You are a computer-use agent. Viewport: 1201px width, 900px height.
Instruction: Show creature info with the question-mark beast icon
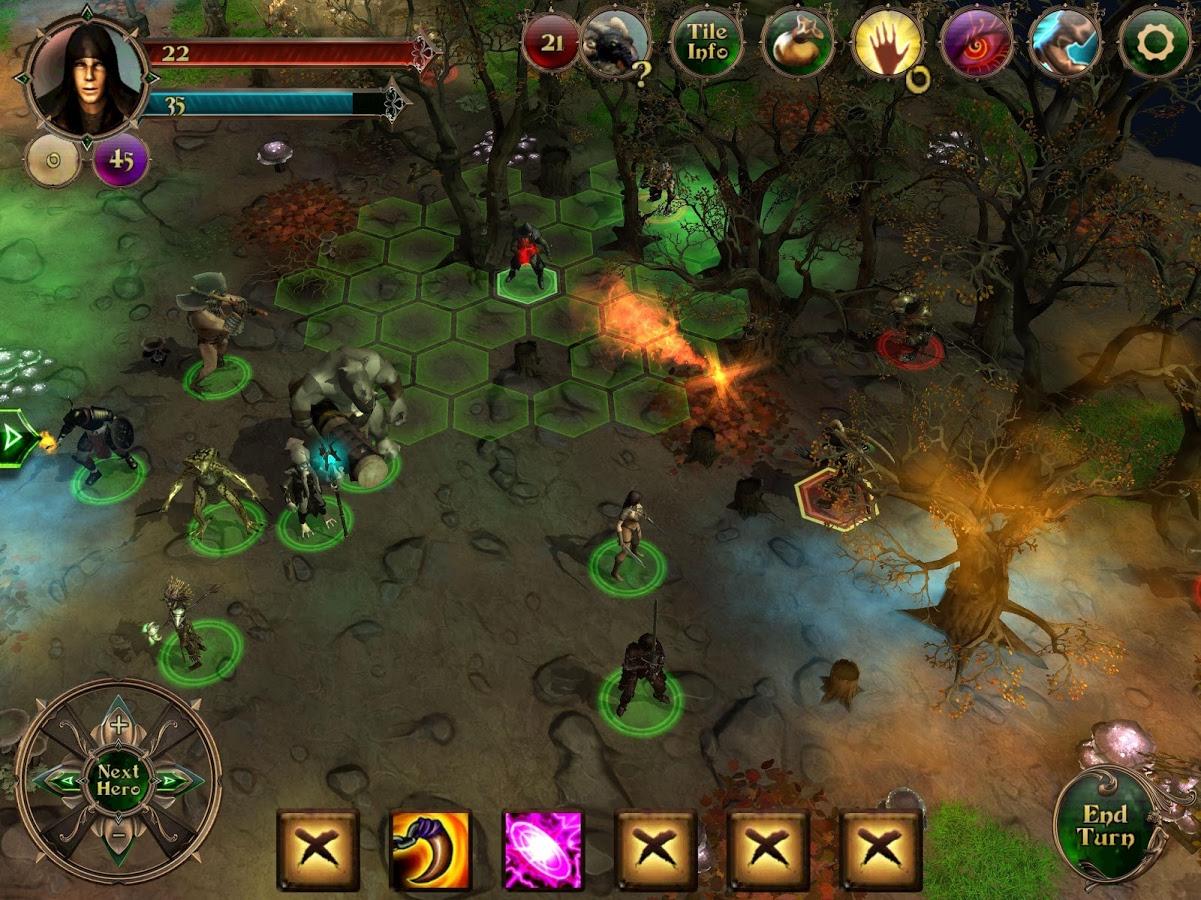pyautogui.click(x=615, y=42)
